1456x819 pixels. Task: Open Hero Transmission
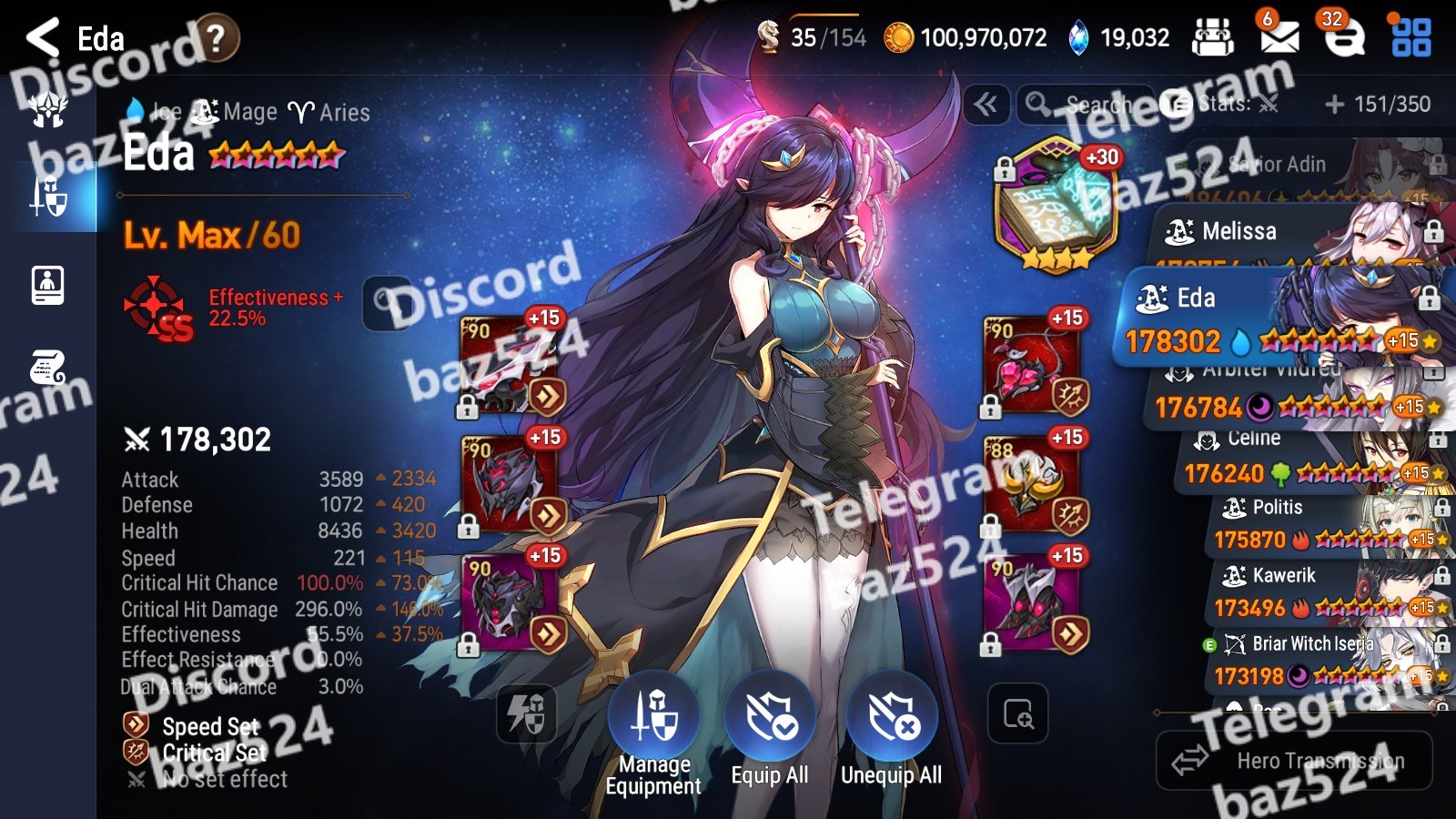pos(1294,761)
